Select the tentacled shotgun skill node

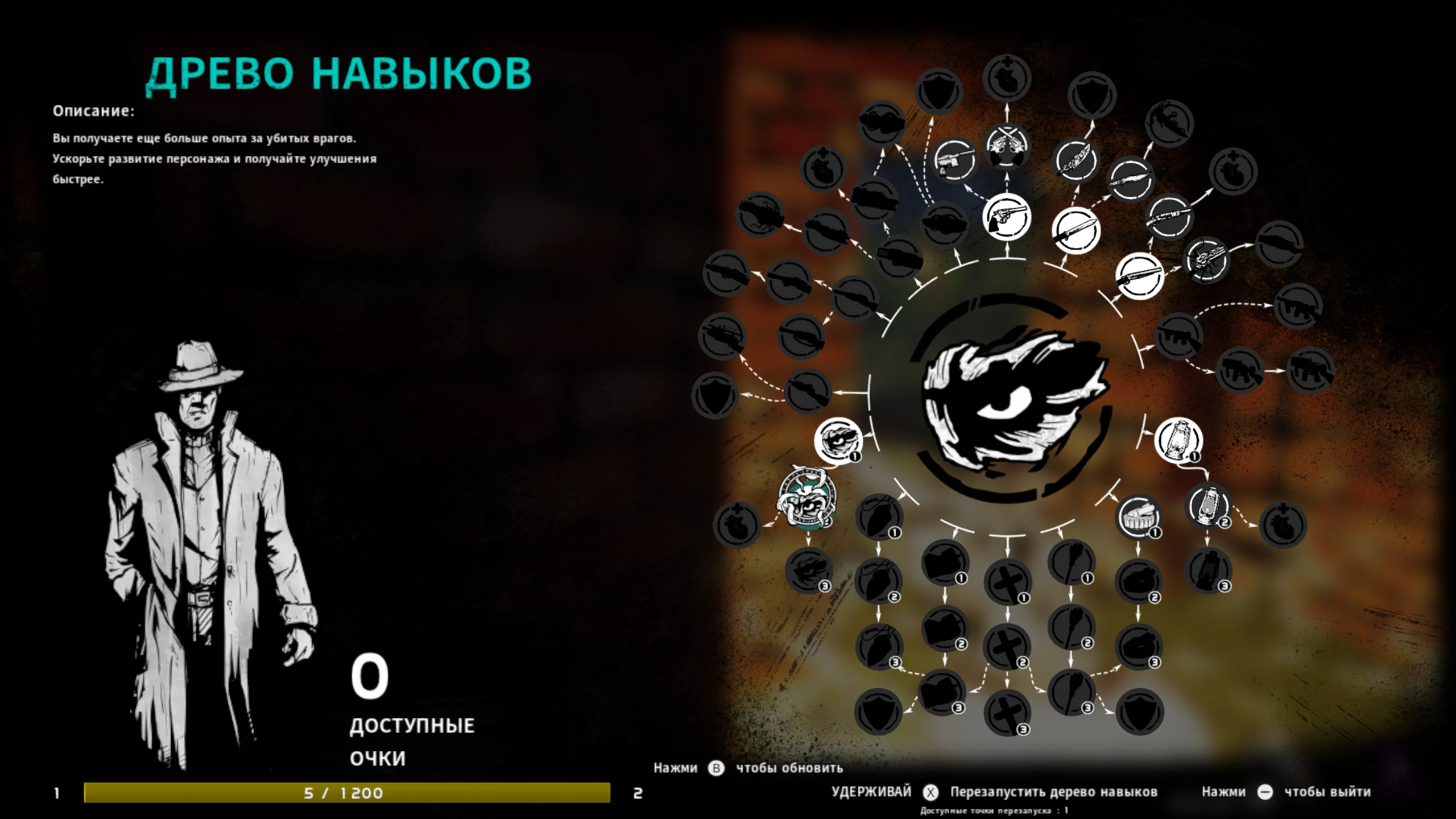click(x=1206, y=260)
